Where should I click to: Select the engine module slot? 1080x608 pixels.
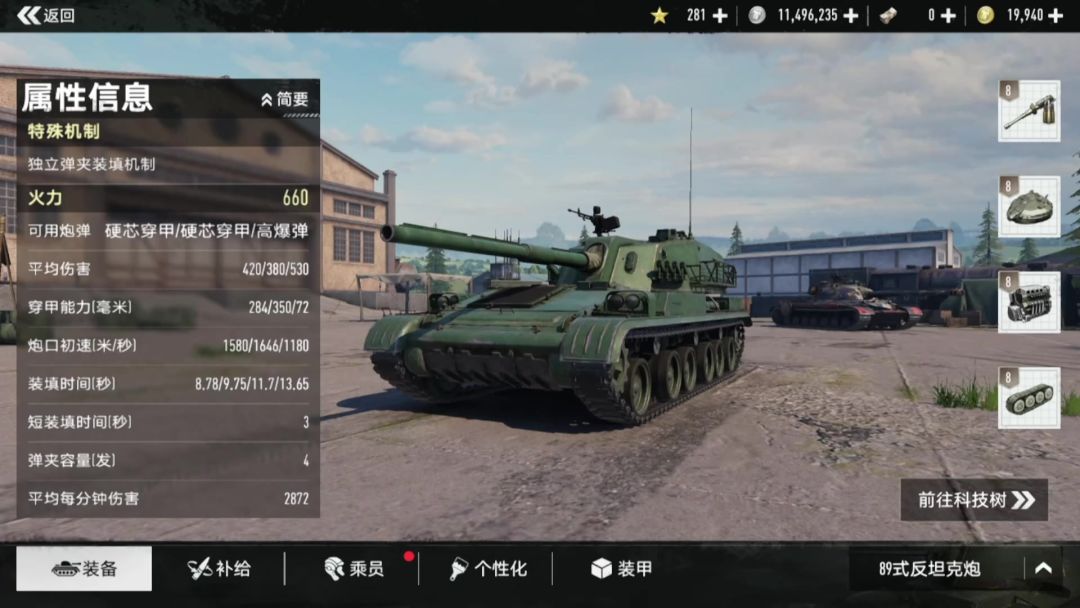(1029, 302)
